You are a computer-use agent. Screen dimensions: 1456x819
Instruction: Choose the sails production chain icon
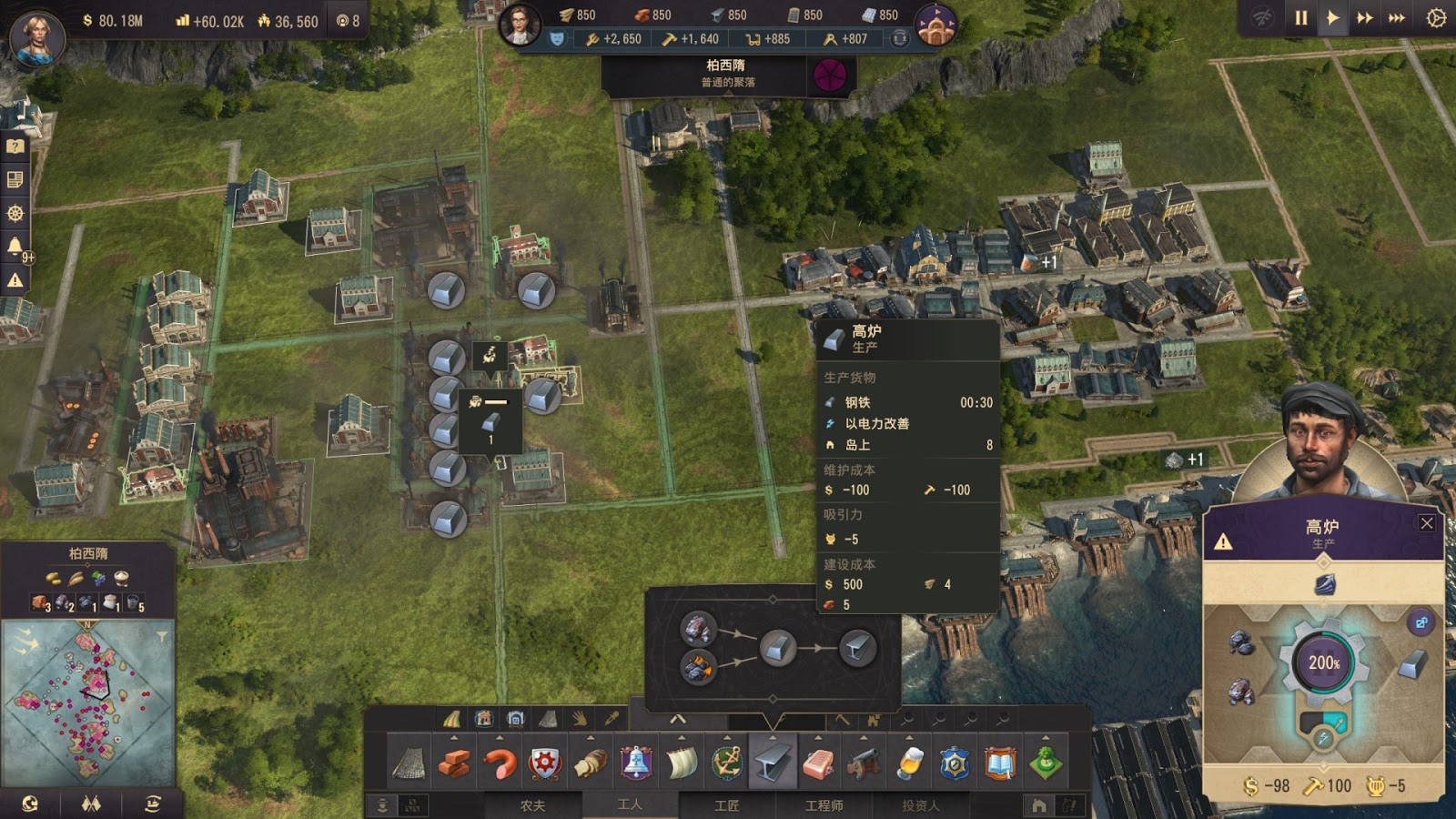tap(682, 763)
